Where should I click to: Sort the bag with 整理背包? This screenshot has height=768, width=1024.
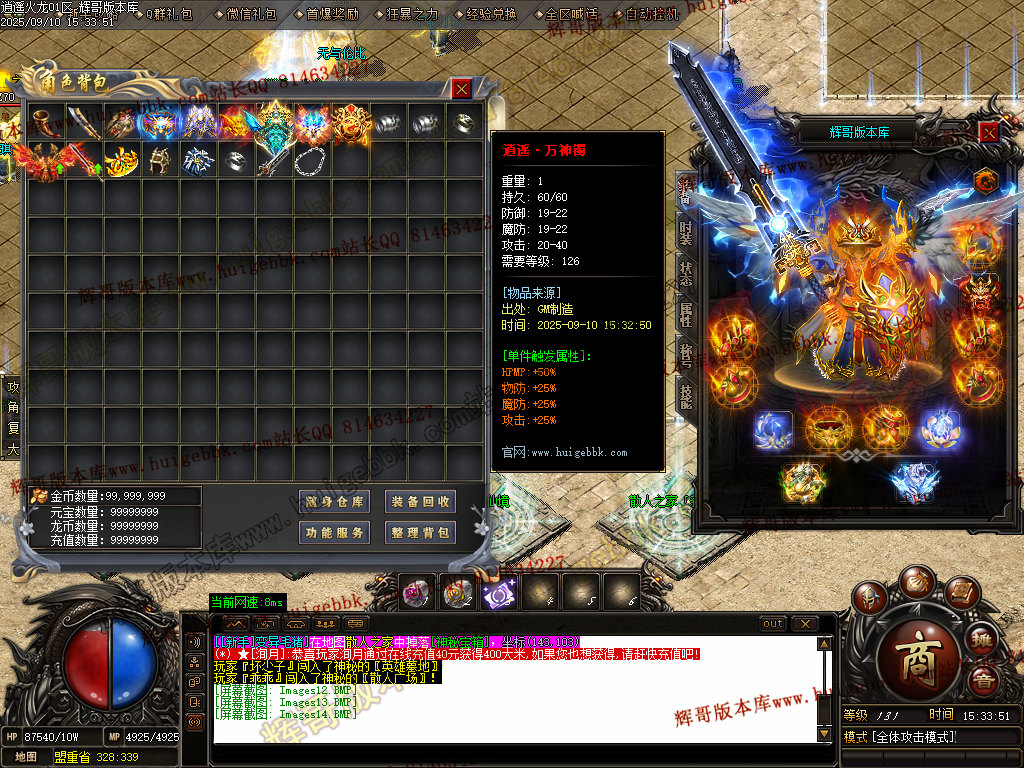pyautogui.click(x=421, y=533)
